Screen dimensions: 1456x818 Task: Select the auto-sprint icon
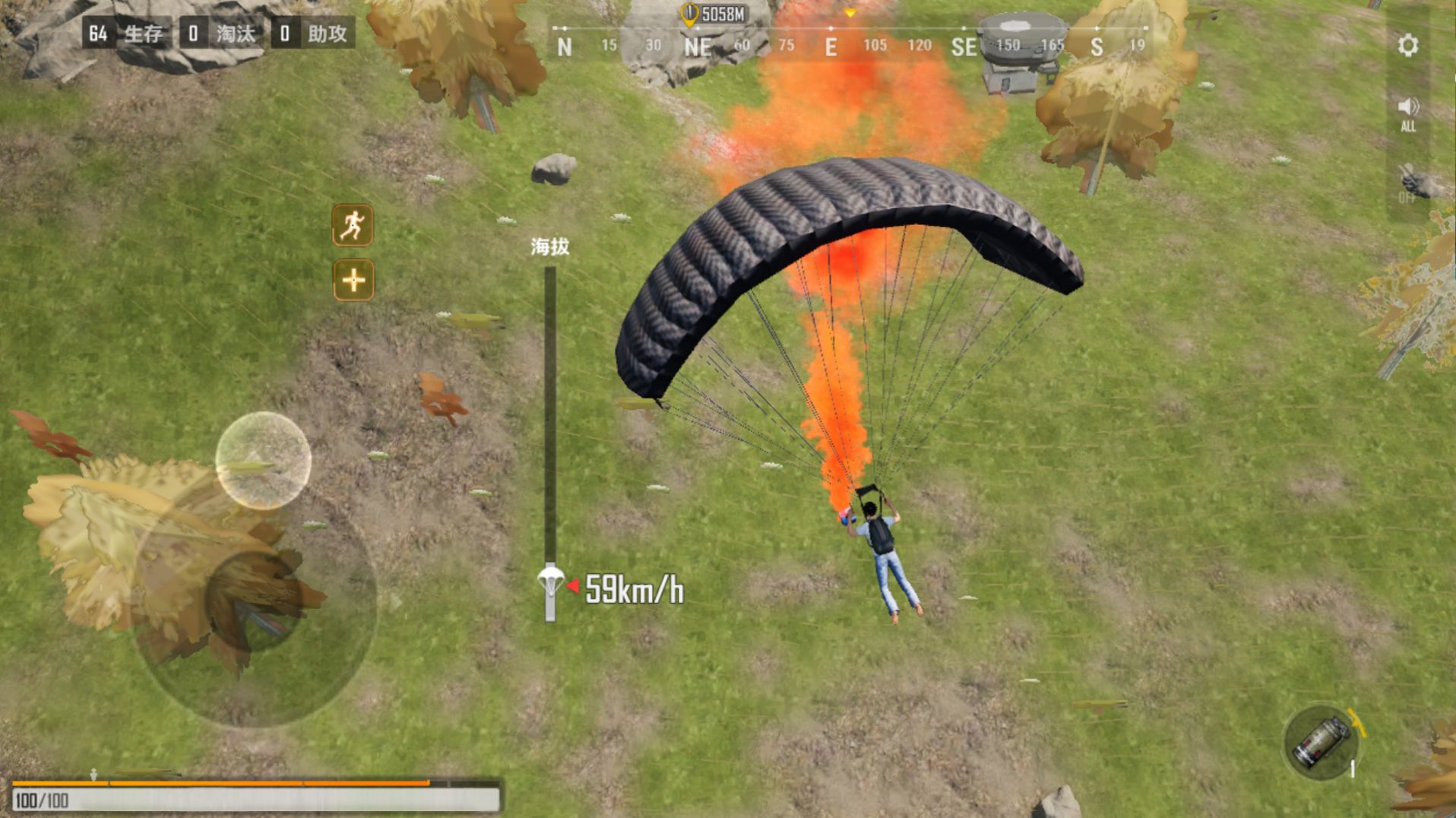[352, 226]
